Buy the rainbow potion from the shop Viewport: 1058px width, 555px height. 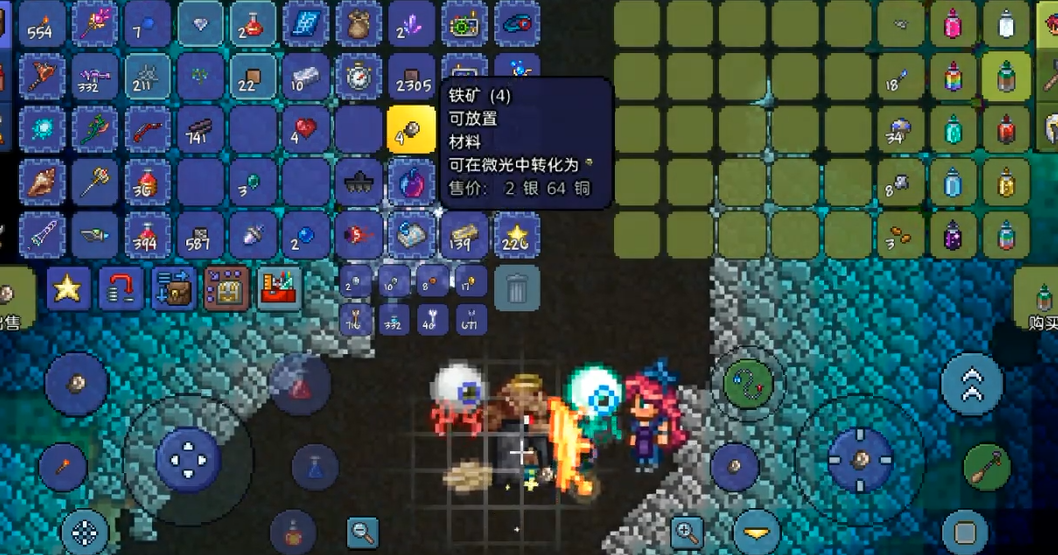pos(953,77)
